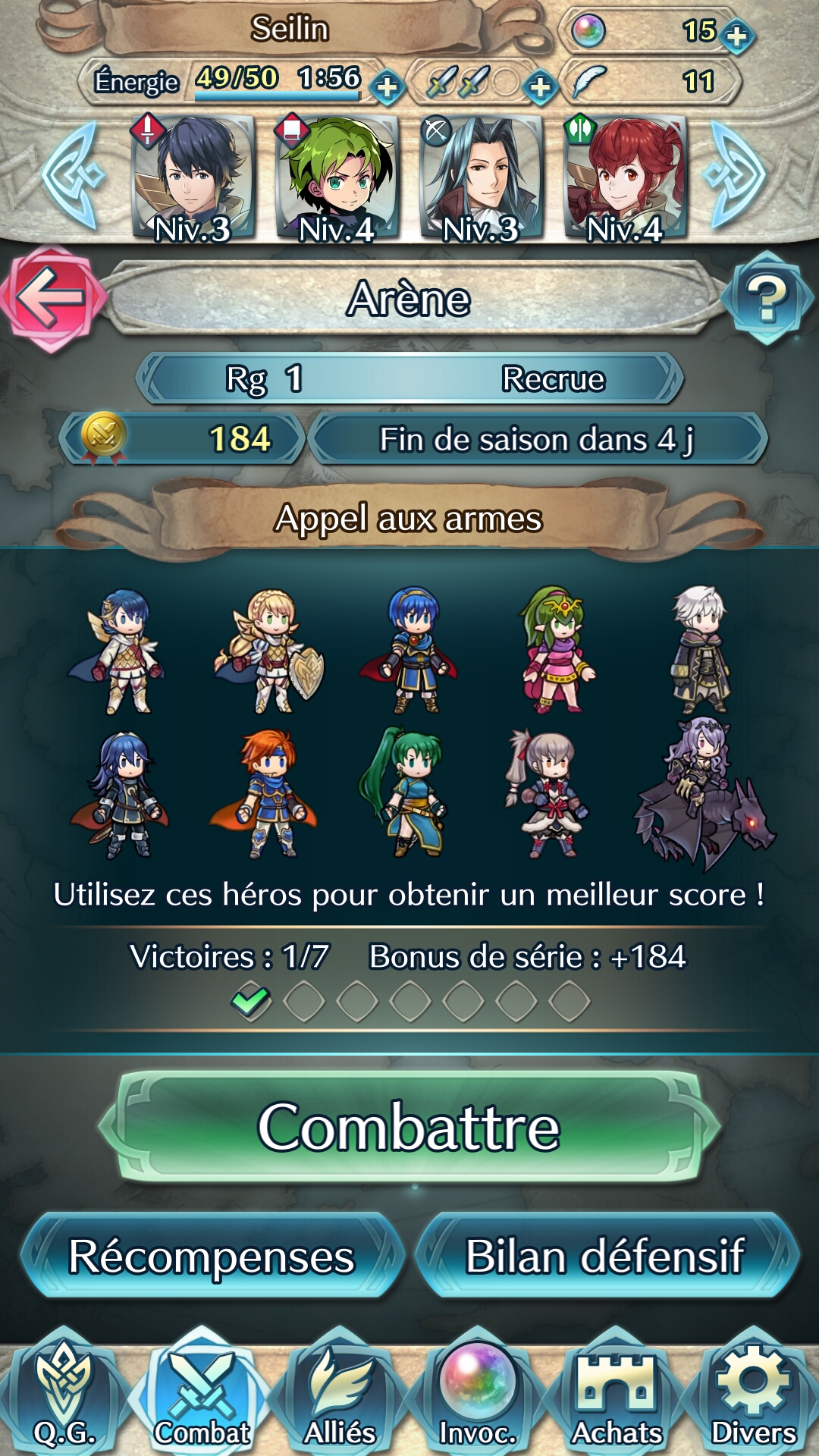
Task: Switch to the Combat tab
Action: coord(202,1399)
